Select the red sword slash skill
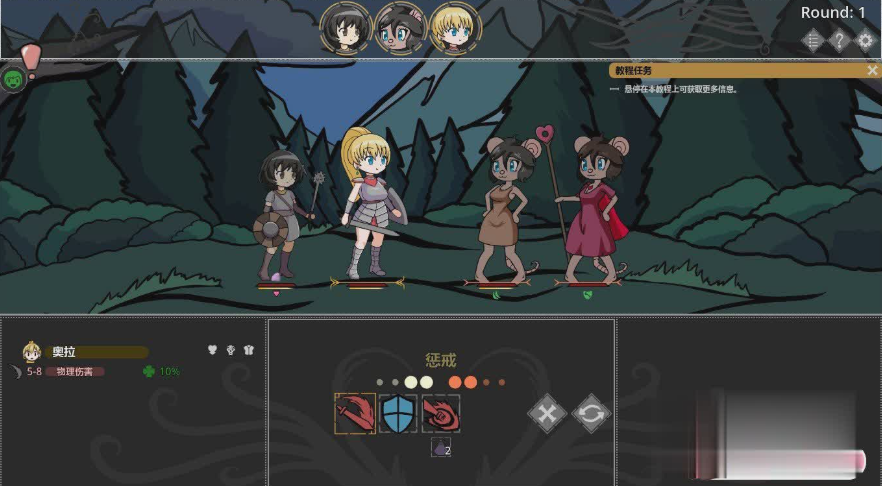Image resolution: width=882 pixels, height=486 pixels. click(355, 413)
